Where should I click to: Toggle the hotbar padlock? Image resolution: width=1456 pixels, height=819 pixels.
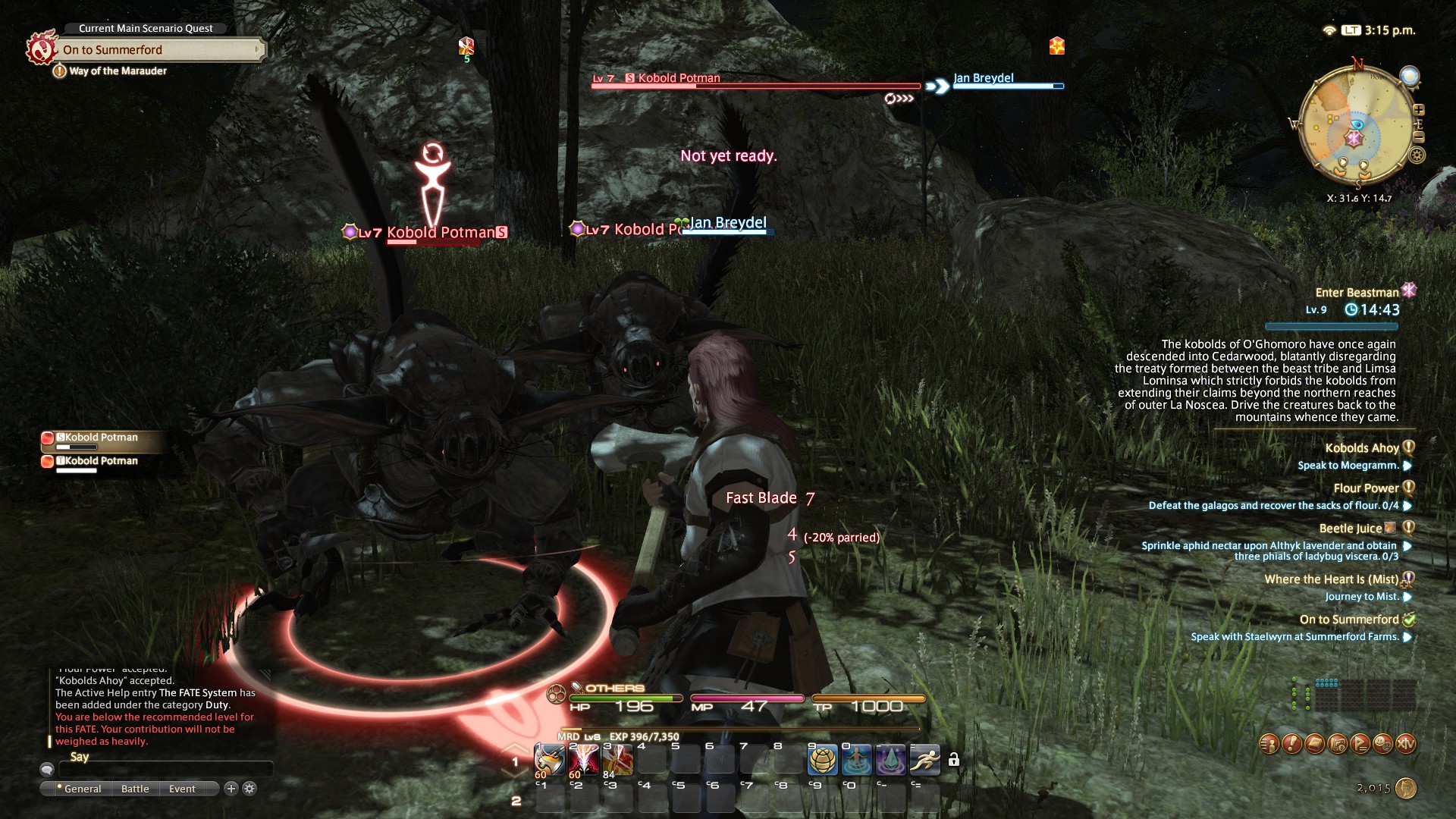954,760
